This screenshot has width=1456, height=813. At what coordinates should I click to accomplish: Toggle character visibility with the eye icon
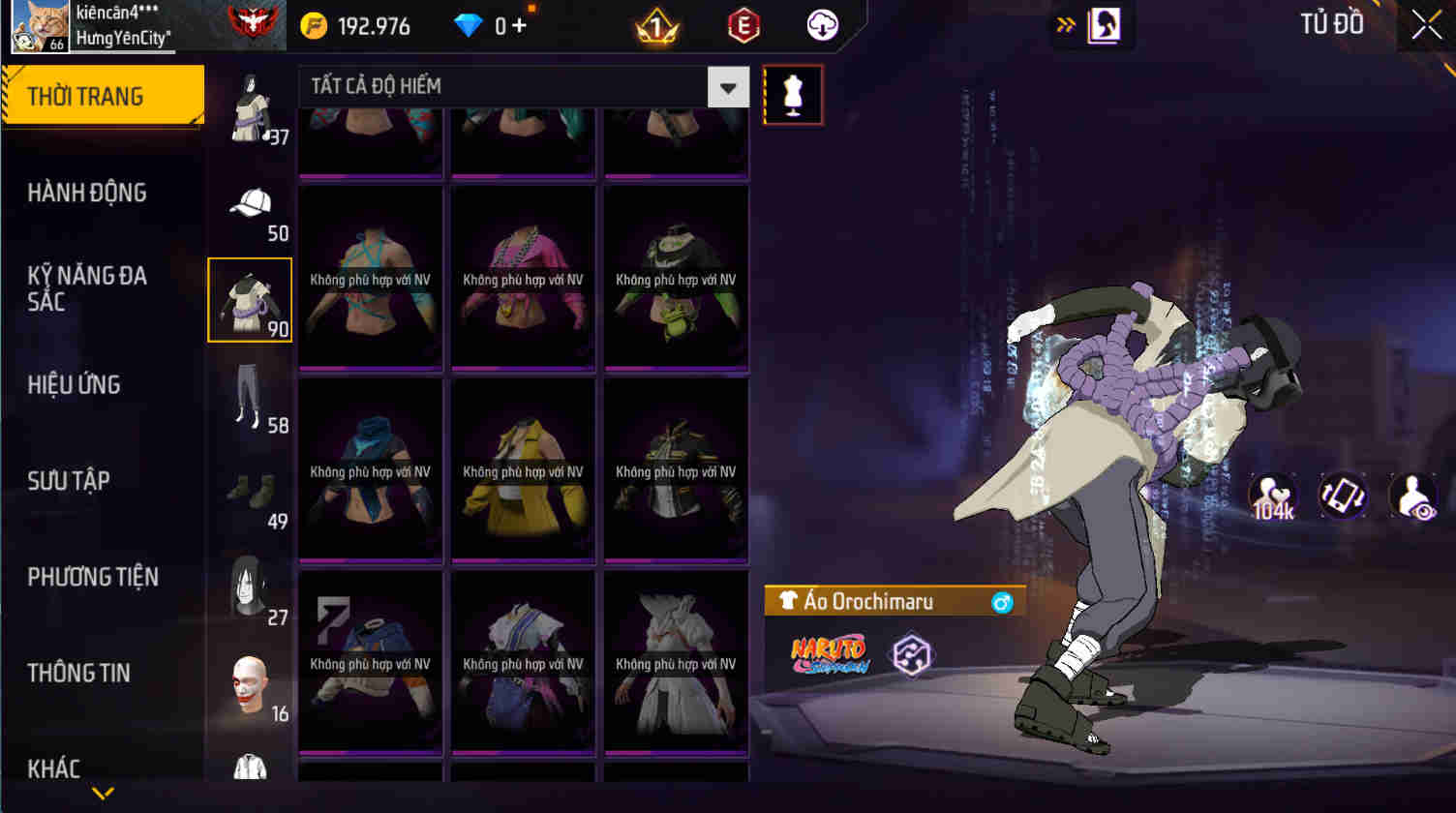pos(1412,496)
